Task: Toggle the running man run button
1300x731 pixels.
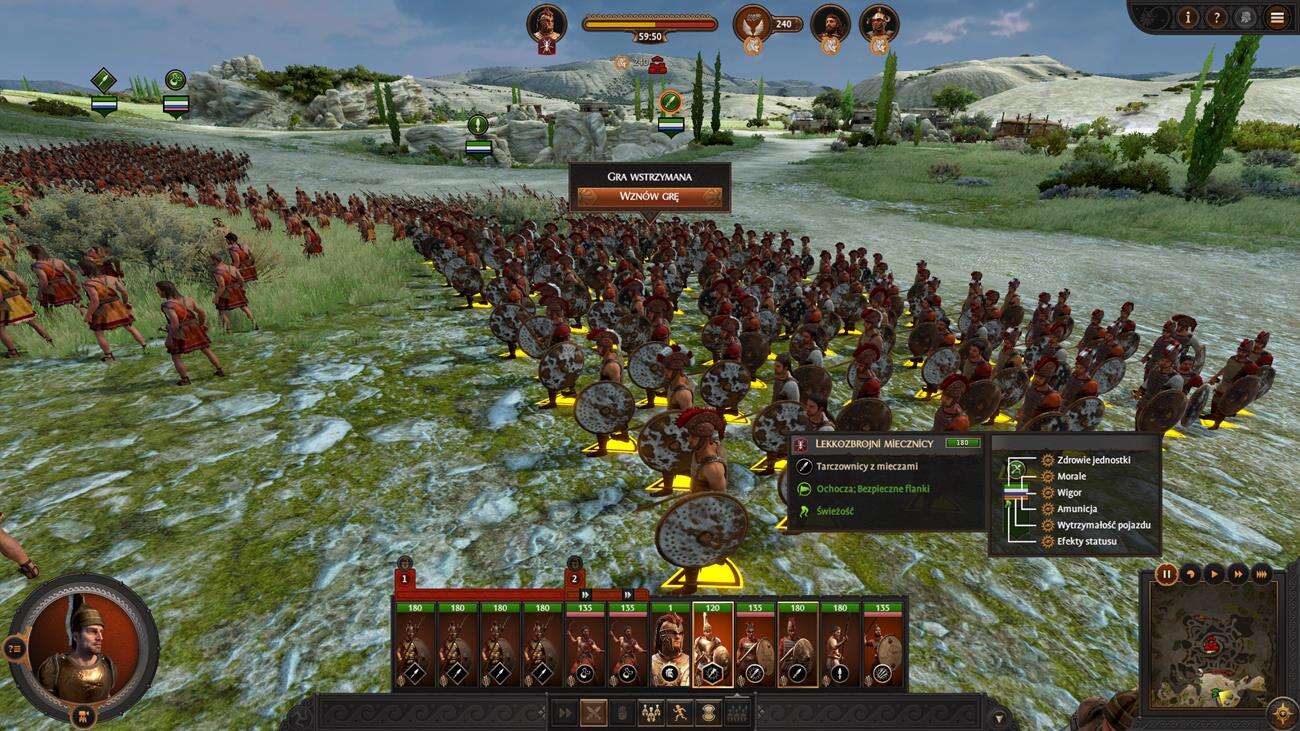Action: coord(681,714)
